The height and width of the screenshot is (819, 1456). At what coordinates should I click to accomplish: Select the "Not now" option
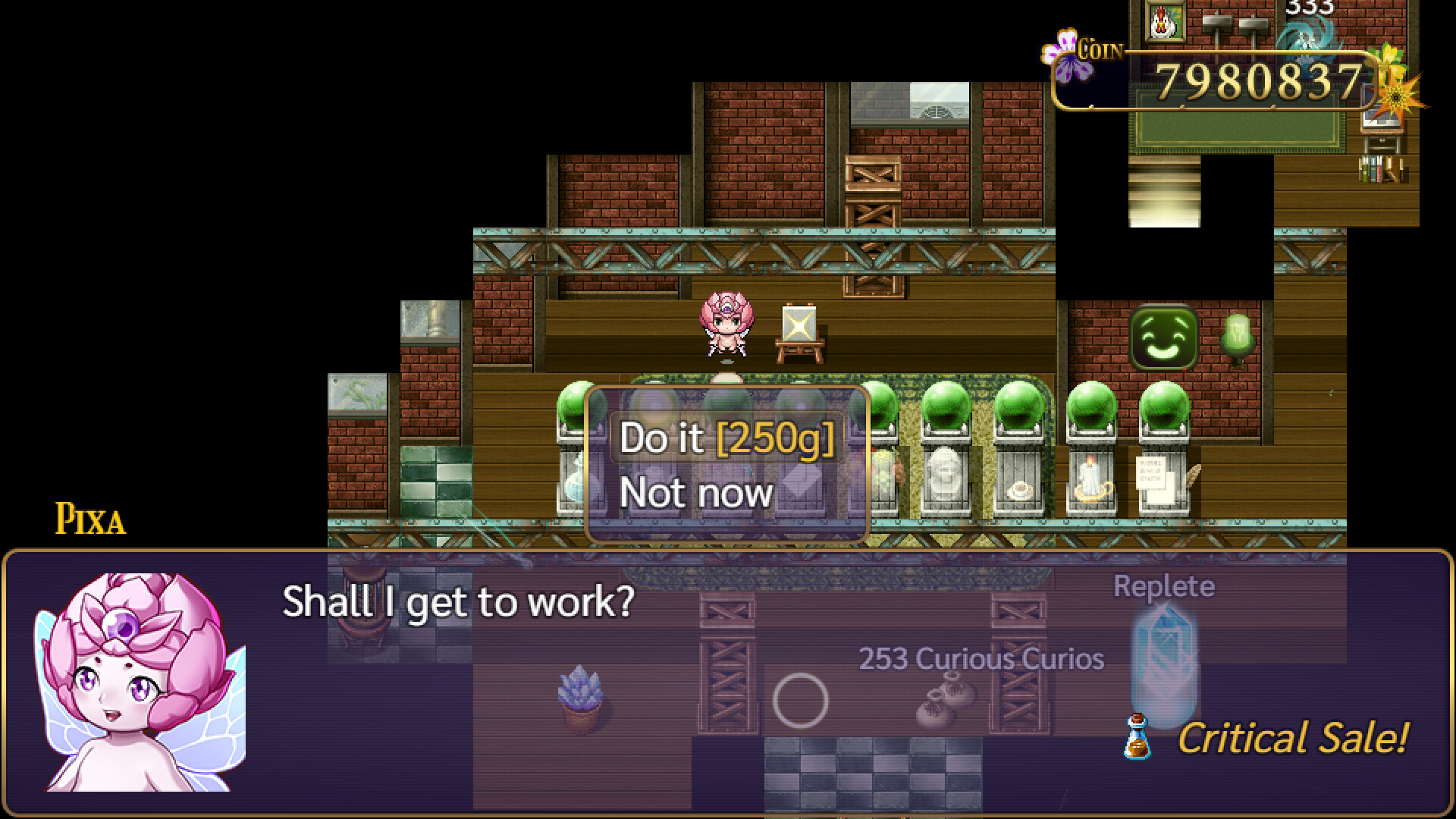[695, 492]
